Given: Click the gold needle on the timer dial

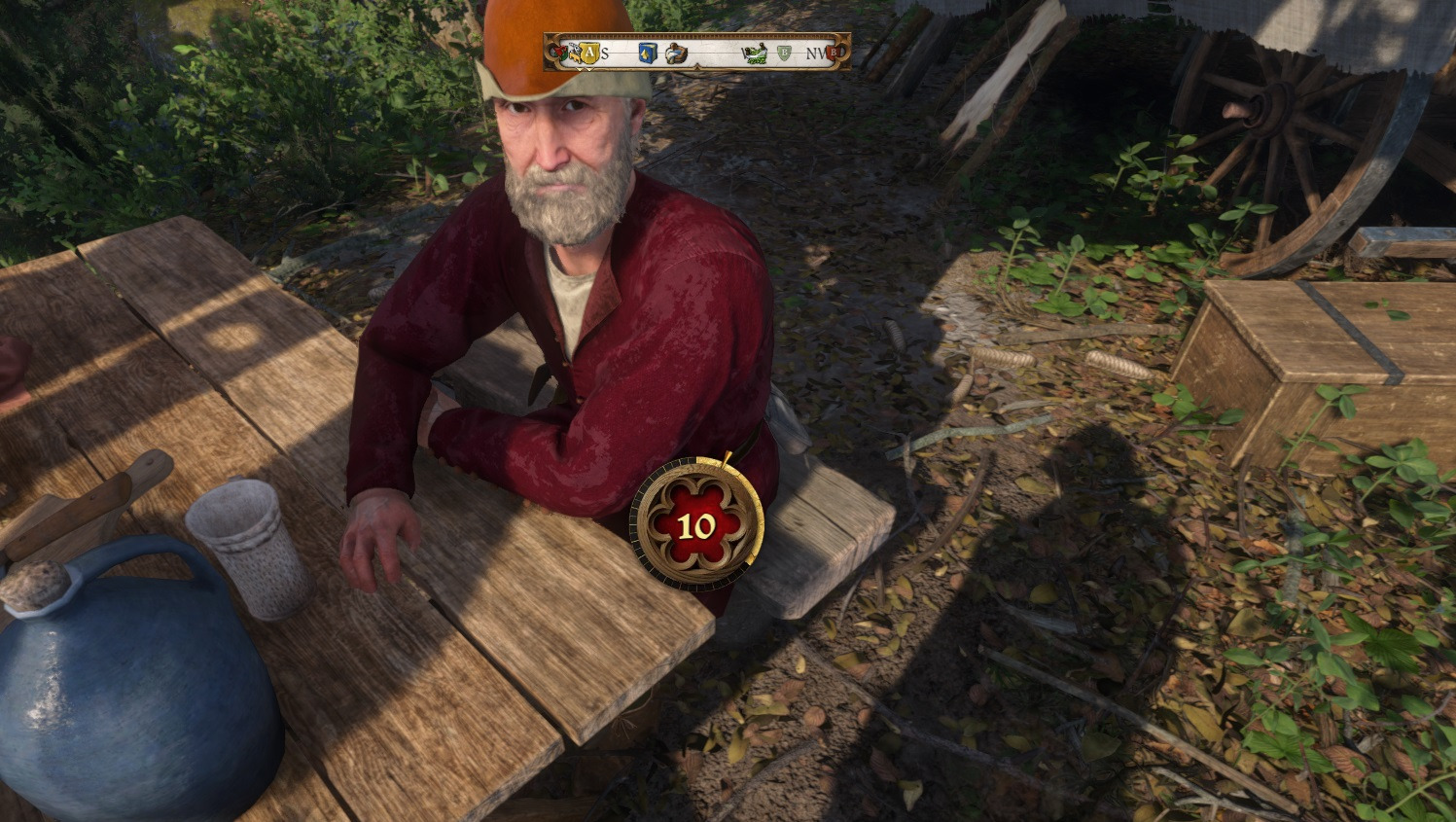Looking at the screenshot, I should point(725,458).
